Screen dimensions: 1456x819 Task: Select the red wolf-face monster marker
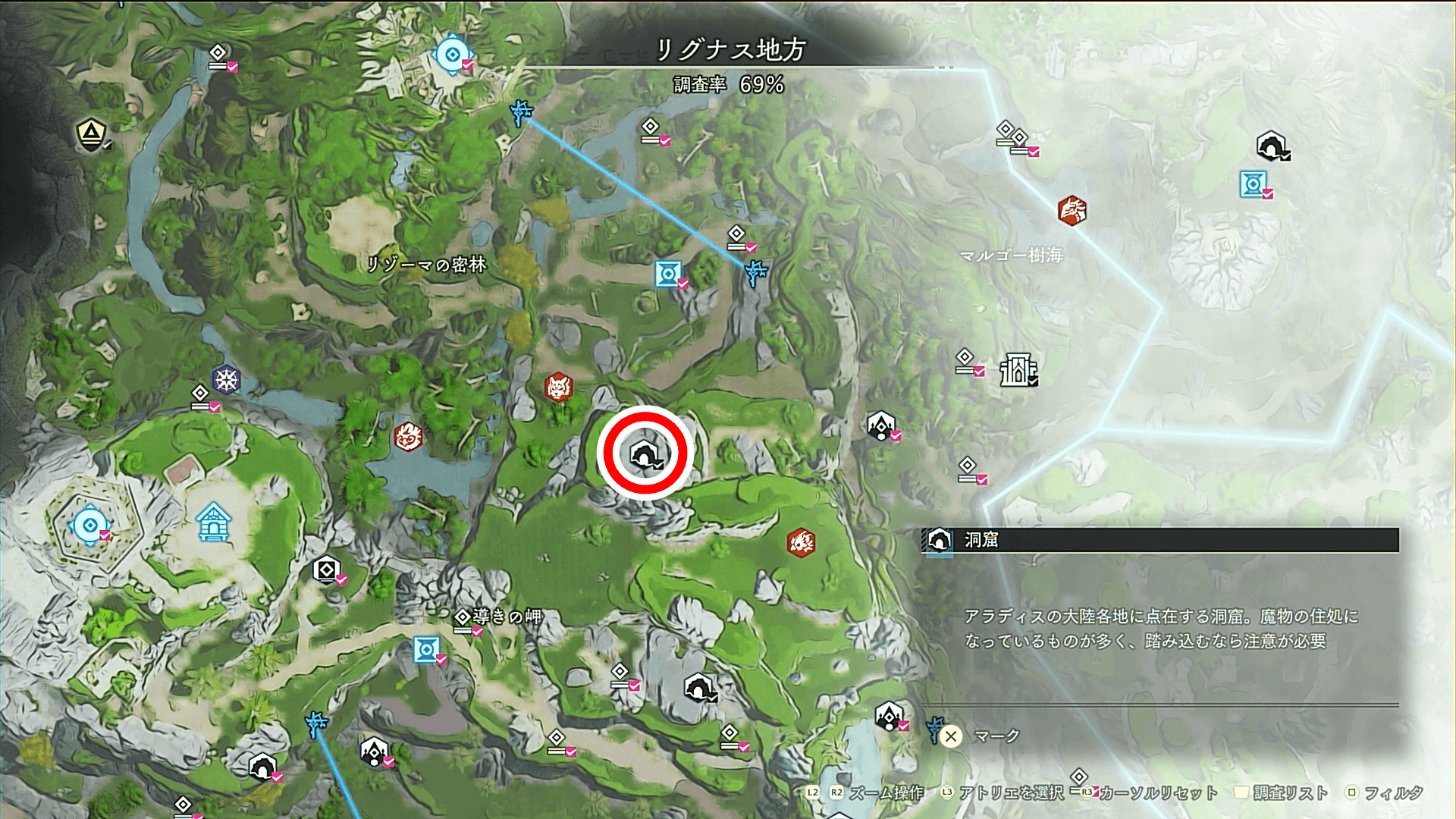[x=558, y=388]
